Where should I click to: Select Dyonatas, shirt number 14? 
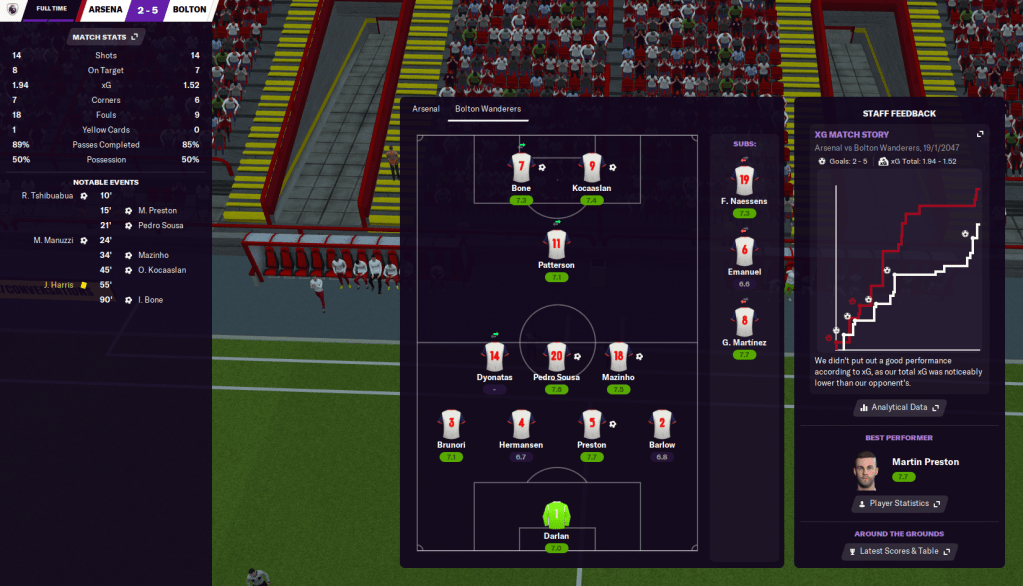point(494,357)
